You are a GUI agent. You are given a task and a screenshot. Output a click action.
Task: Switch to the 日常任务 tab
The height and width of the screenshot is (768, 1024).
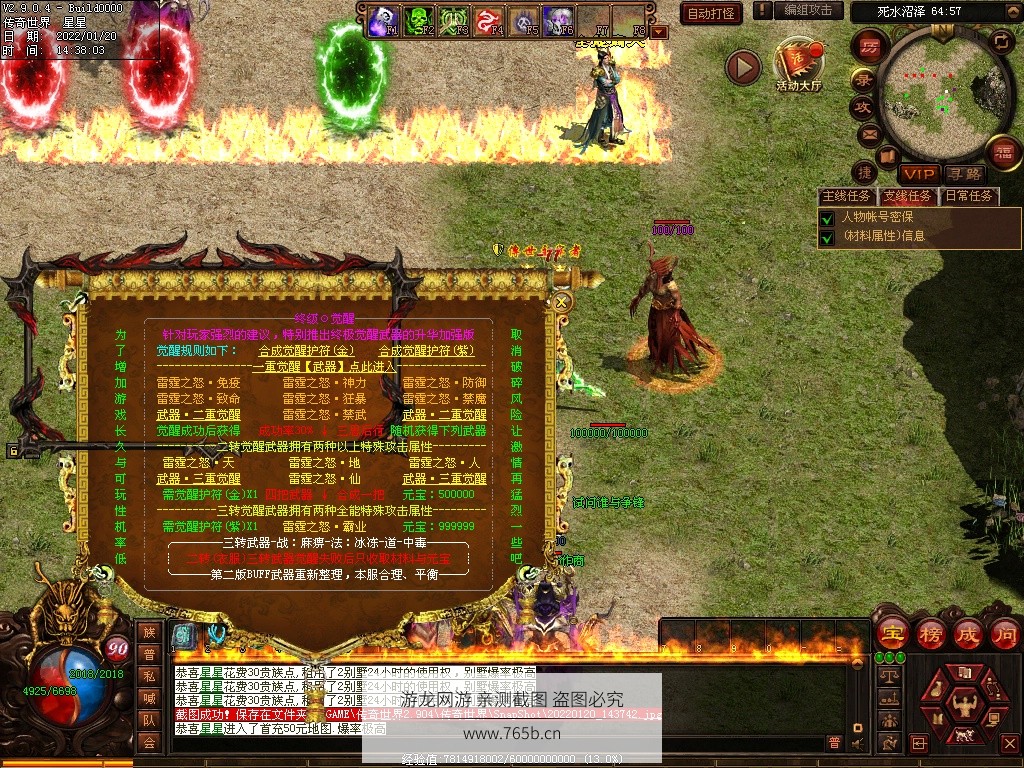point(970,196)
